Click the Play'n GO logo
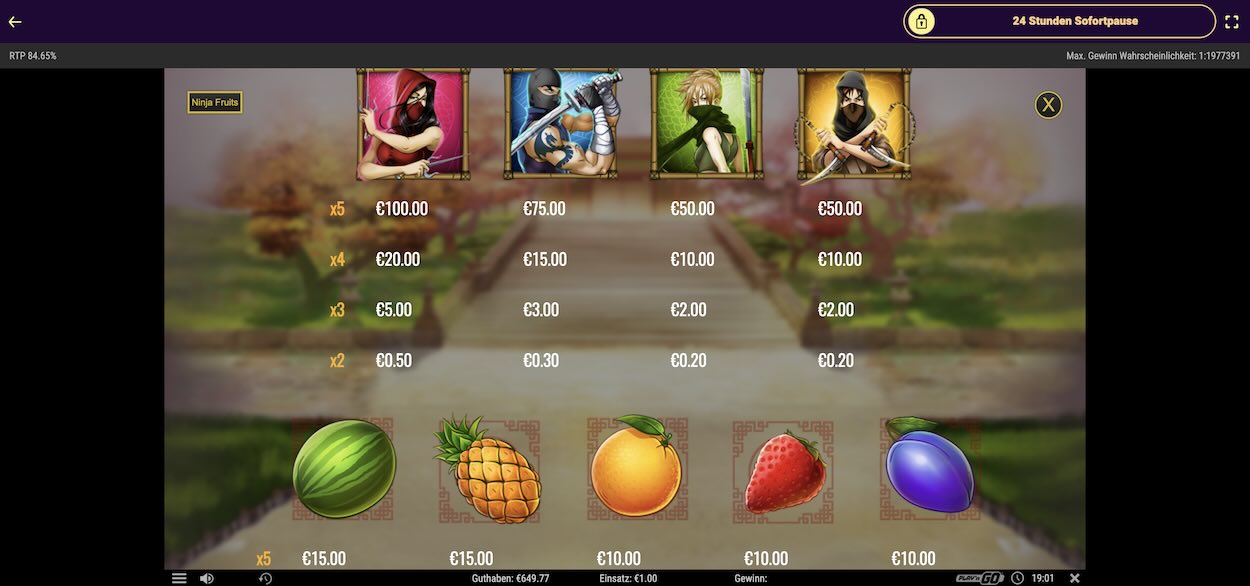The image size is (1250, 586). 979,578
